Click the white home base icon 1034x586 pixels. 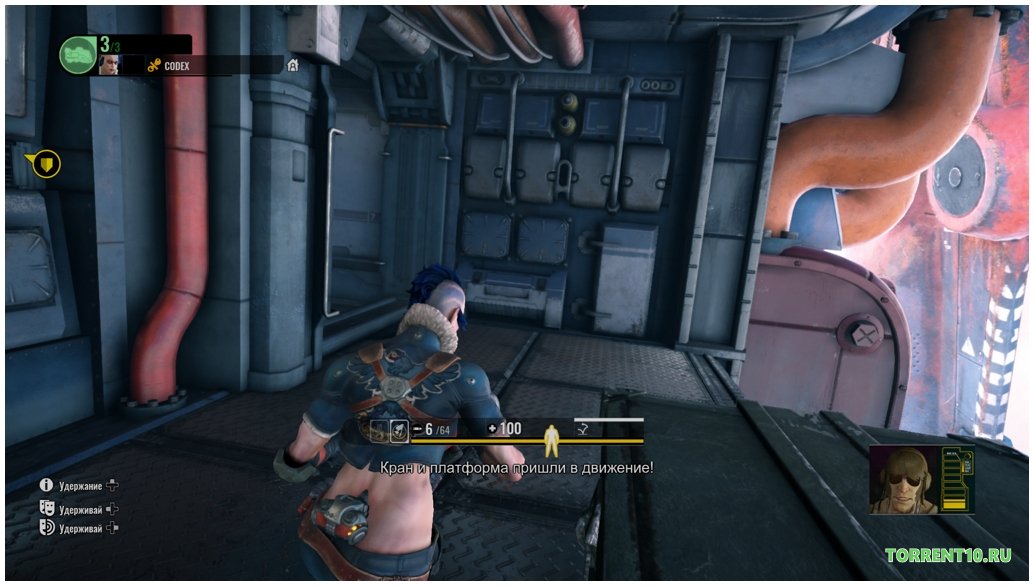click(x=292, y=65)
